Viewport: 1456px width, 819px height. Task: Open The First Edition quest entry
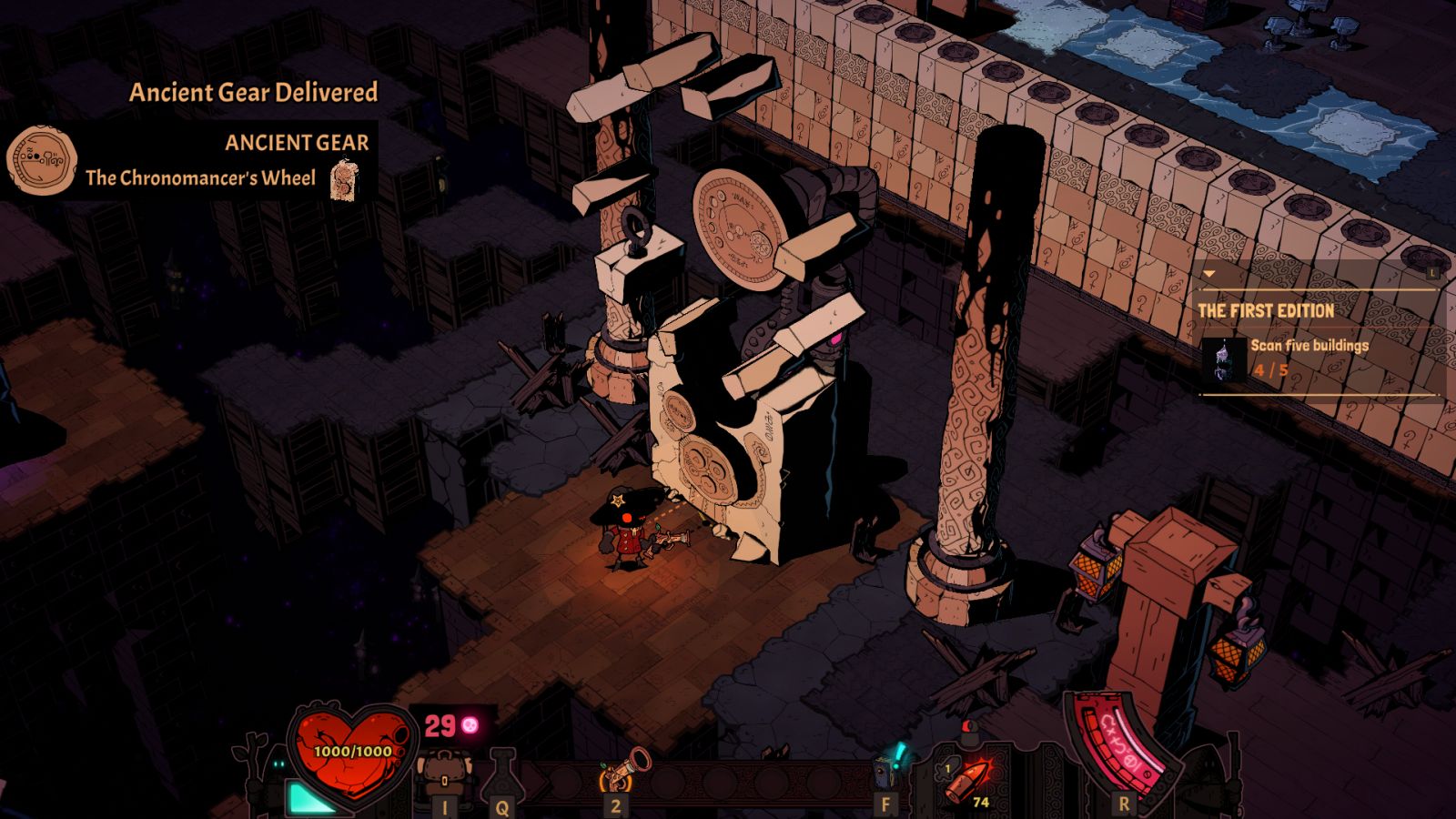click(1266, 310)
